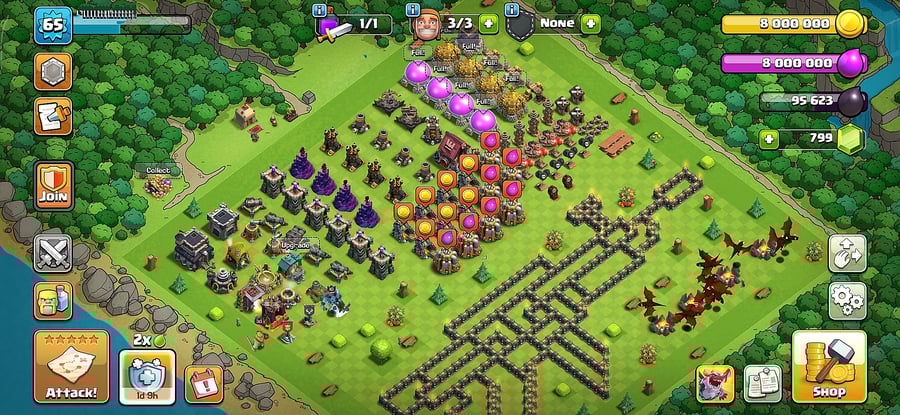900x415 pixels.
Task: Open the news scroll icon
Action: tap(53, 117)
